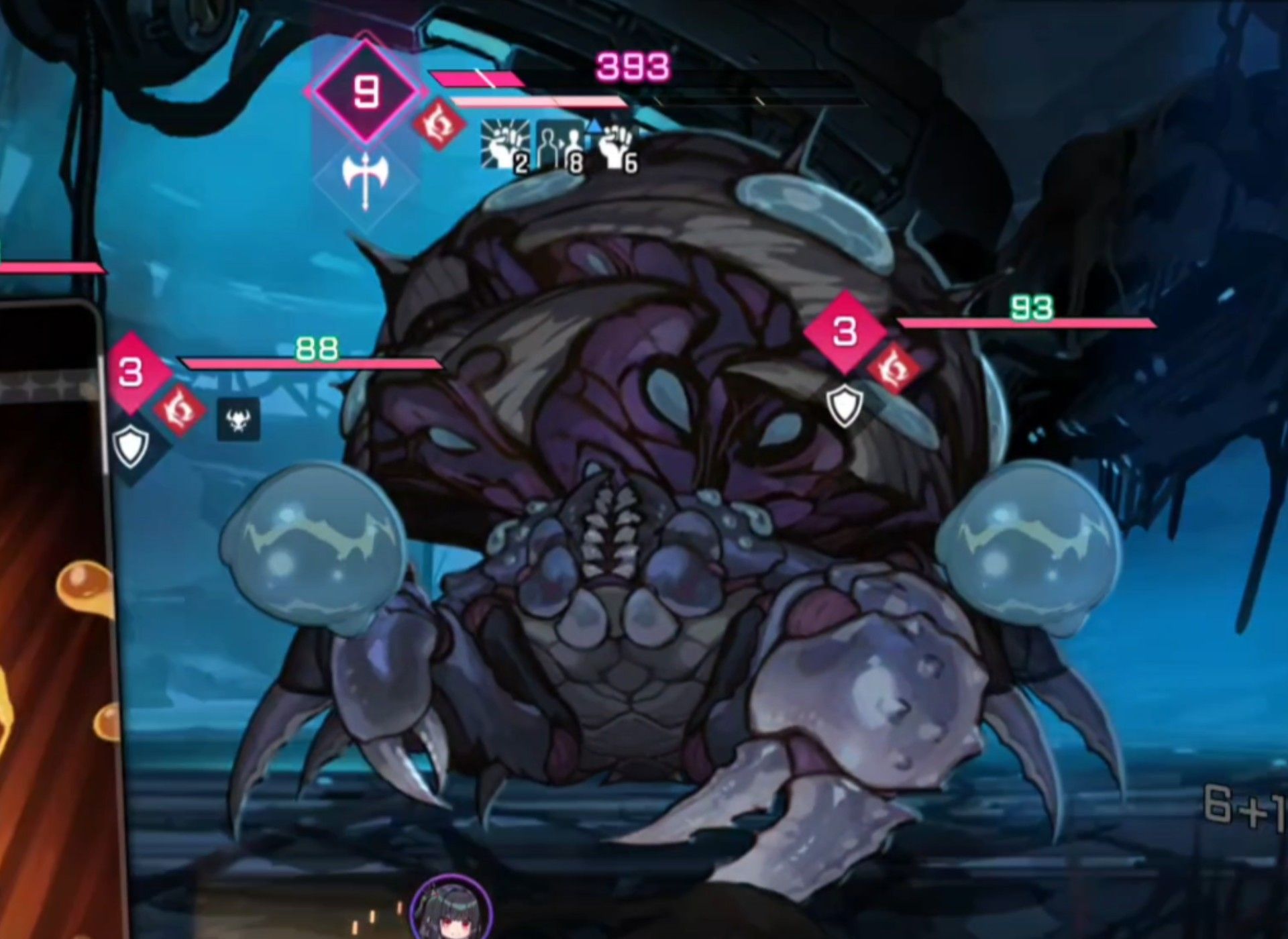The image size is (1288, 939).
Task: Check the glowing fist buff with 2 stacks
Action: (x=504, y=144)
